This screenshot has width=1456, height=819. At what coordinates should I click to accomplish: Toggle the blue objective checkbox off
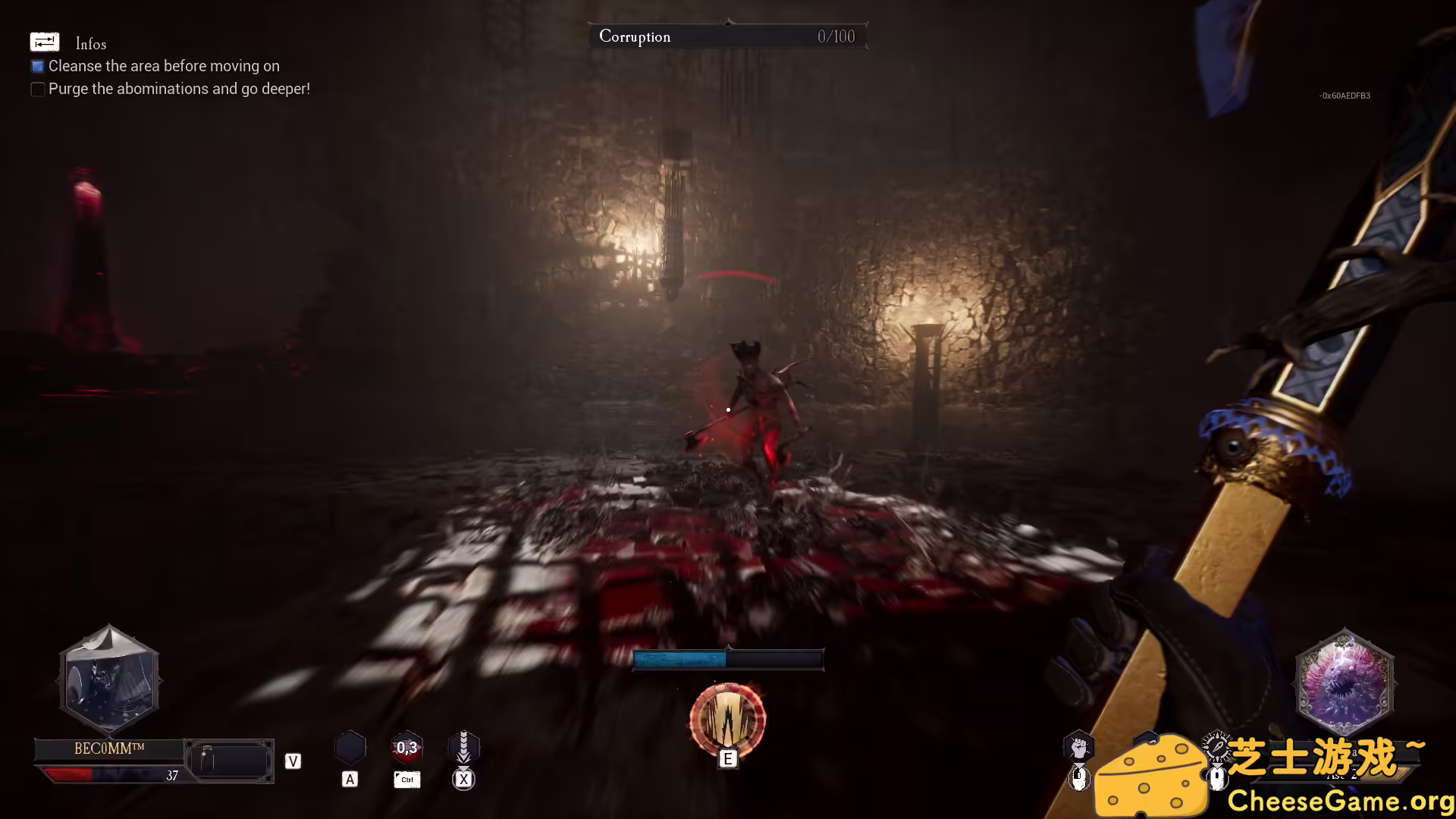click(37, 66)
